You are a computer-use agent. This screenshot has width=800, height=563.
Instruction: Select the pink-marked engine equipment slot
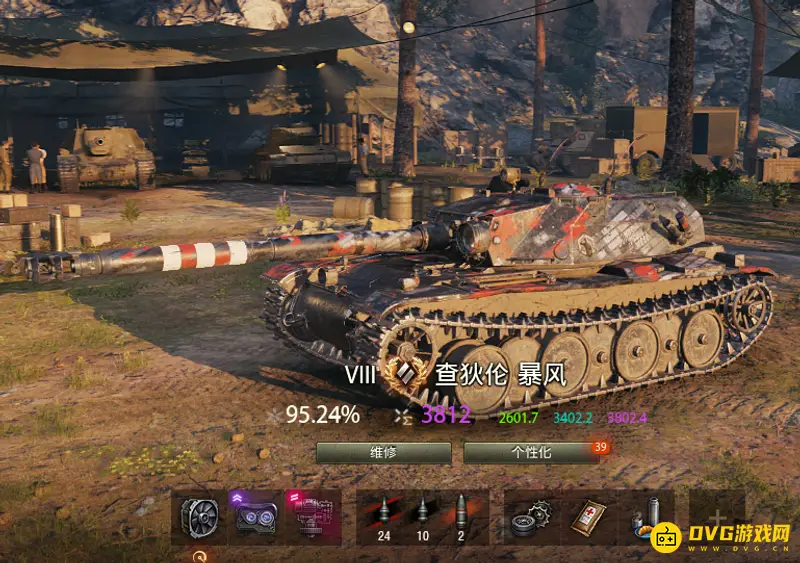point(312,517)
